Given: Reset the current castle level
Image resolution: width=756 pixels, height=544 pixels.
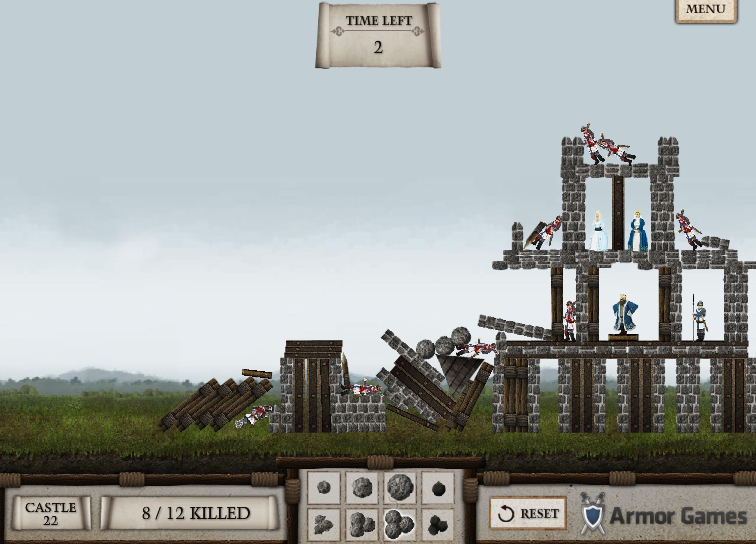Looking at the screenshot, I should point(528,513).
